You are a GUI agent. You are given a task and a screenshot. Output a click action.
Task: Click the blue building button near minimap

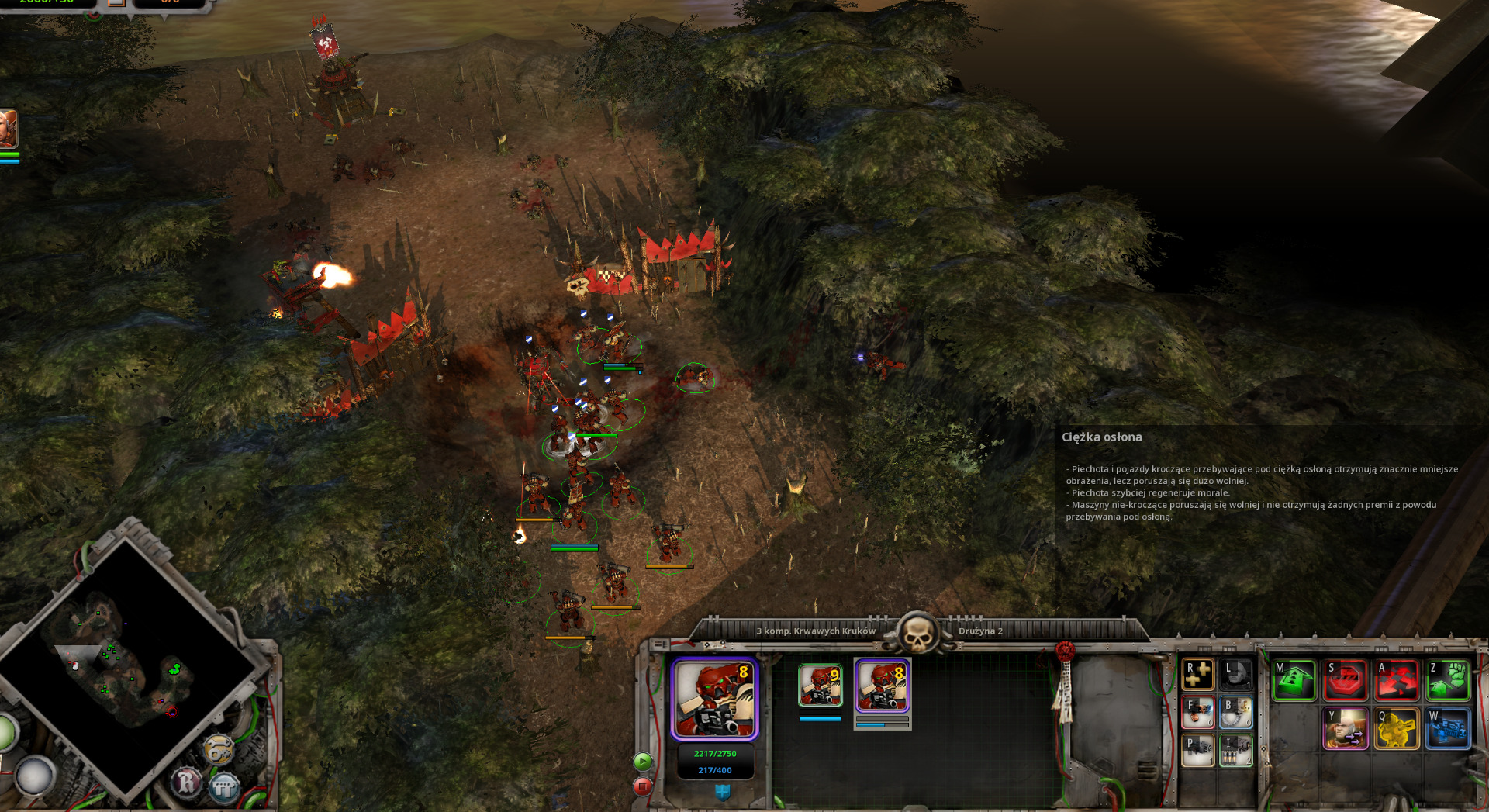(x=224, y=788)
